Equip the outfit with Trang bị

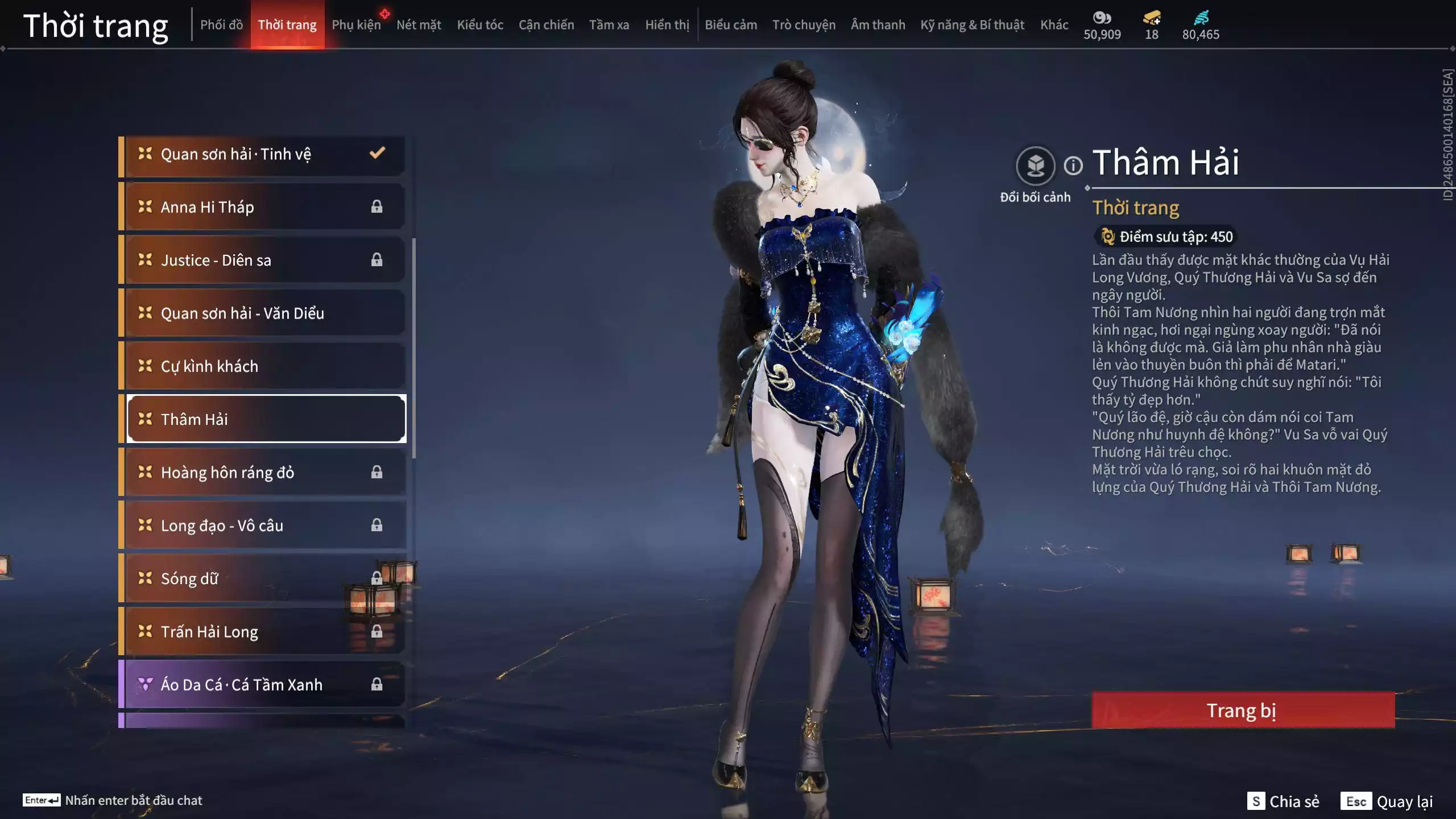pyautogui.click(x=1243, y=710)
